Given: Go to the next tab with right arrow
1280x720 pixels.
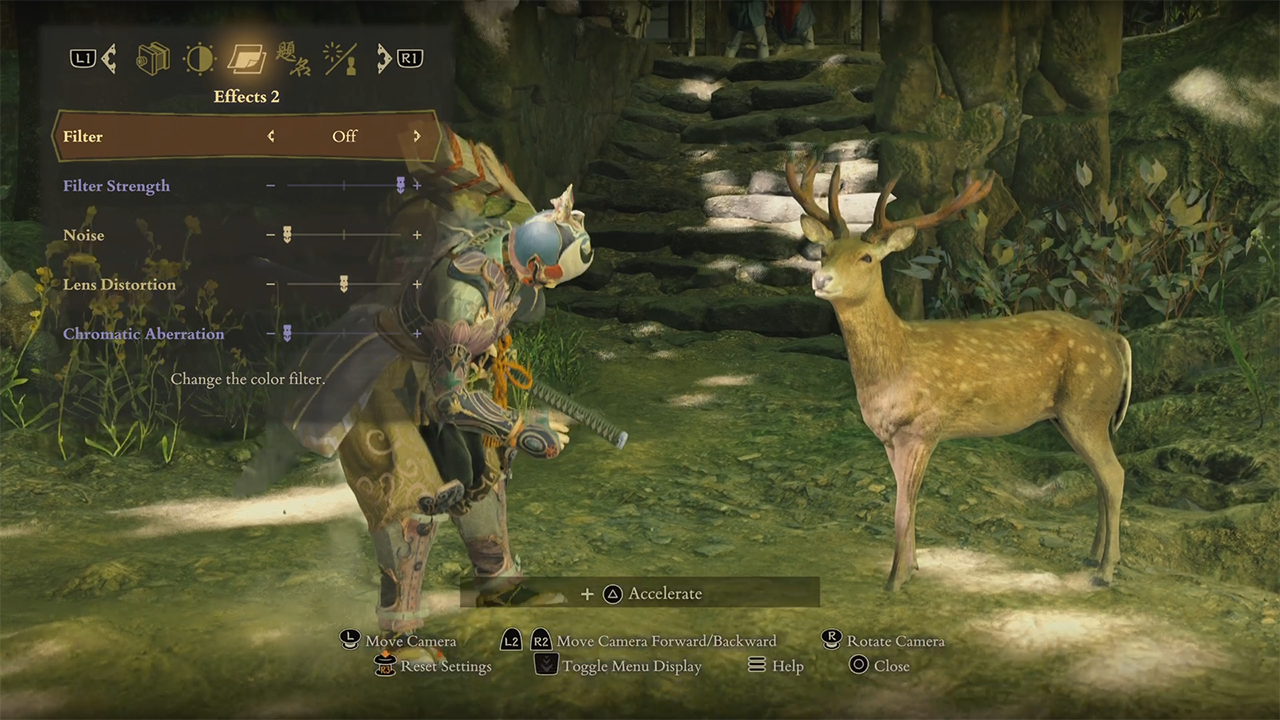Looking at the screenshot, I should click(384, 59).
